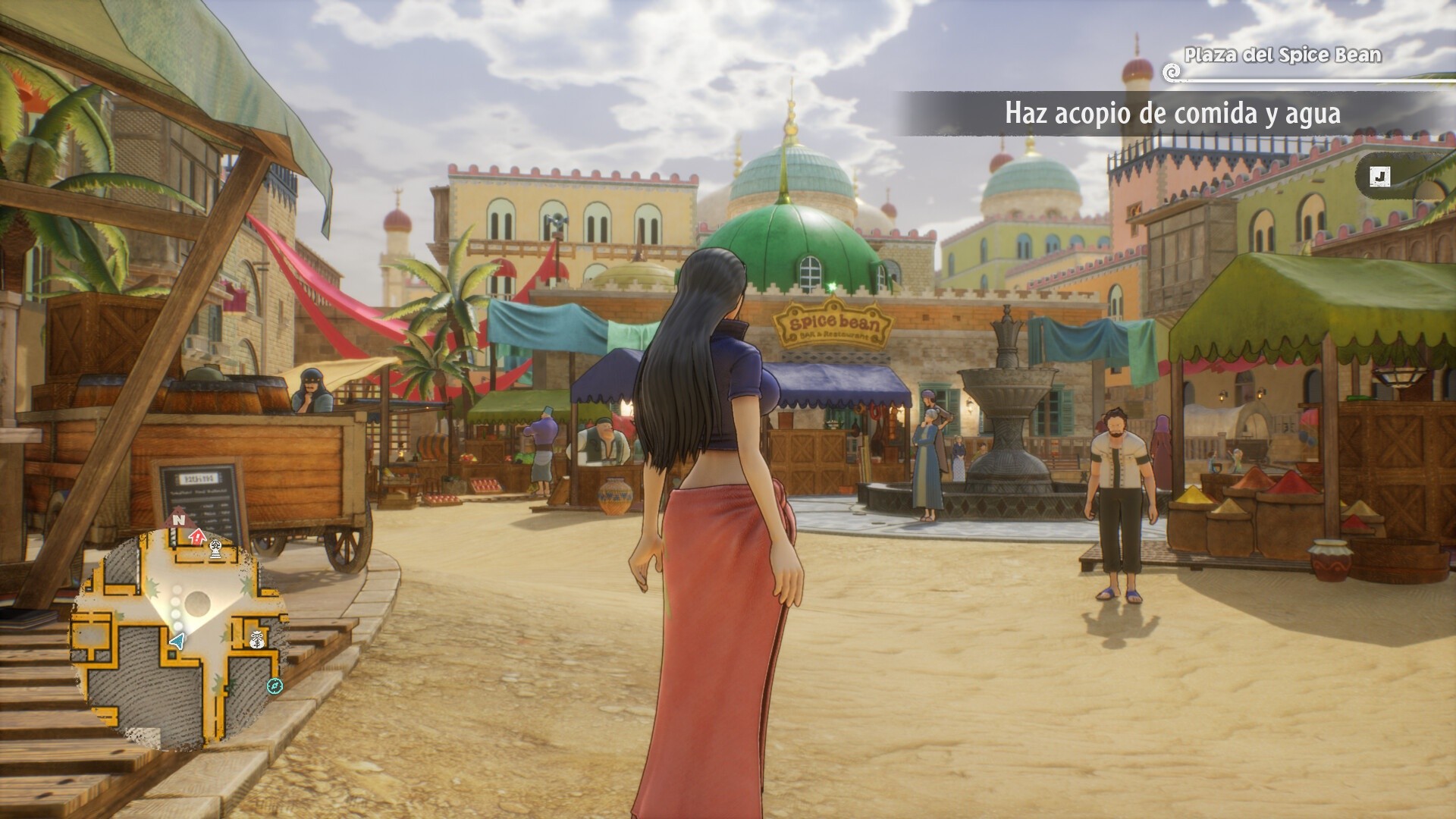Click the money bag shop icon on the minimap
The image size is (1456, 819).
click(256, 639)
